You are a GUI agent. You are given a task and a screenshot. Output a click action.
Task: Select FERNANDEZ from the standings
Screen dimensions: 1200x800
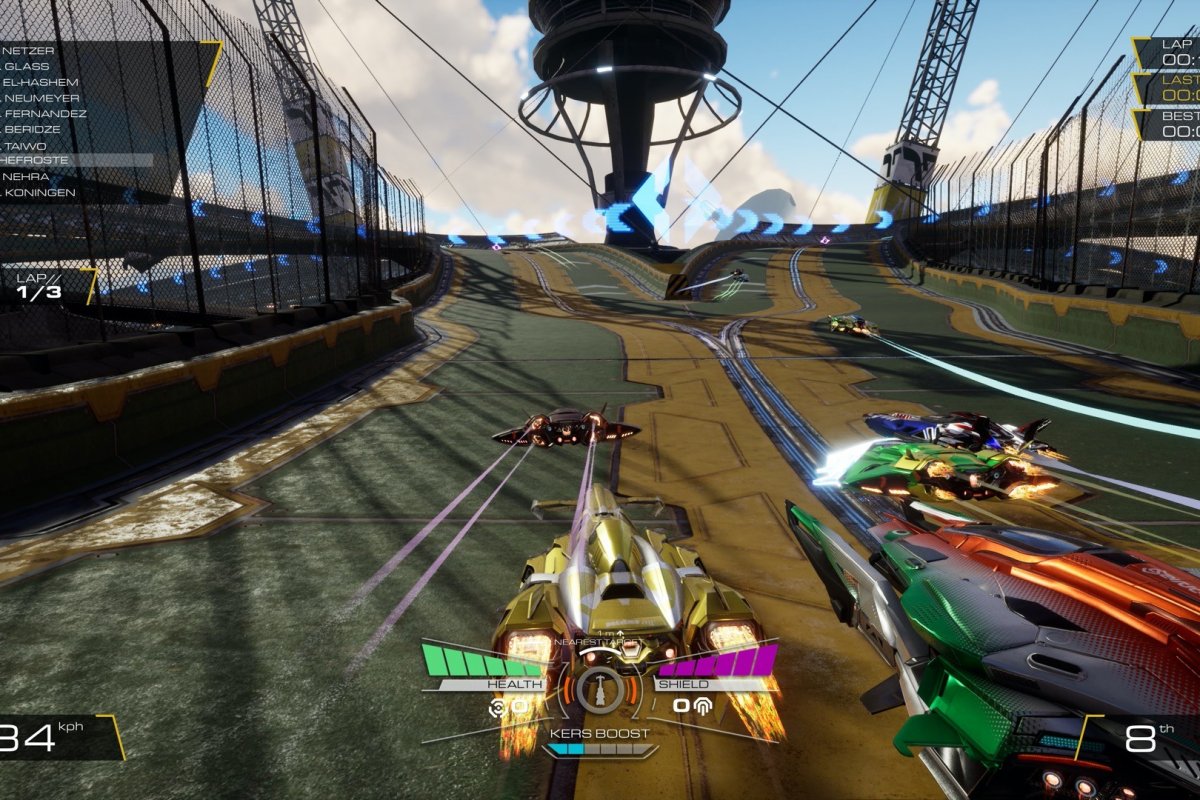[45, 114]
